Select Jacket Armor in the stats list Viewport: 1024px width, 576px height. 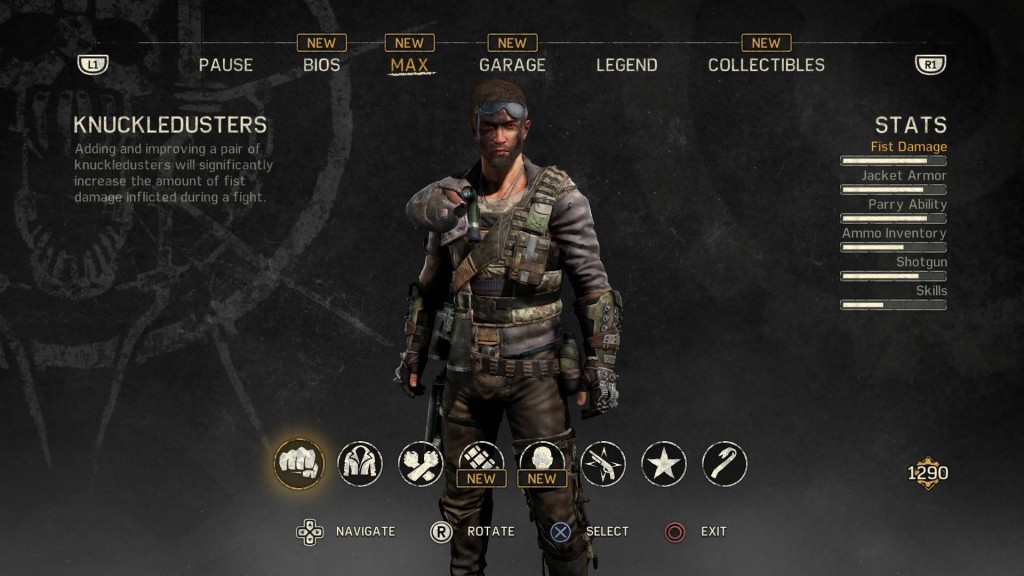(904, 176)
